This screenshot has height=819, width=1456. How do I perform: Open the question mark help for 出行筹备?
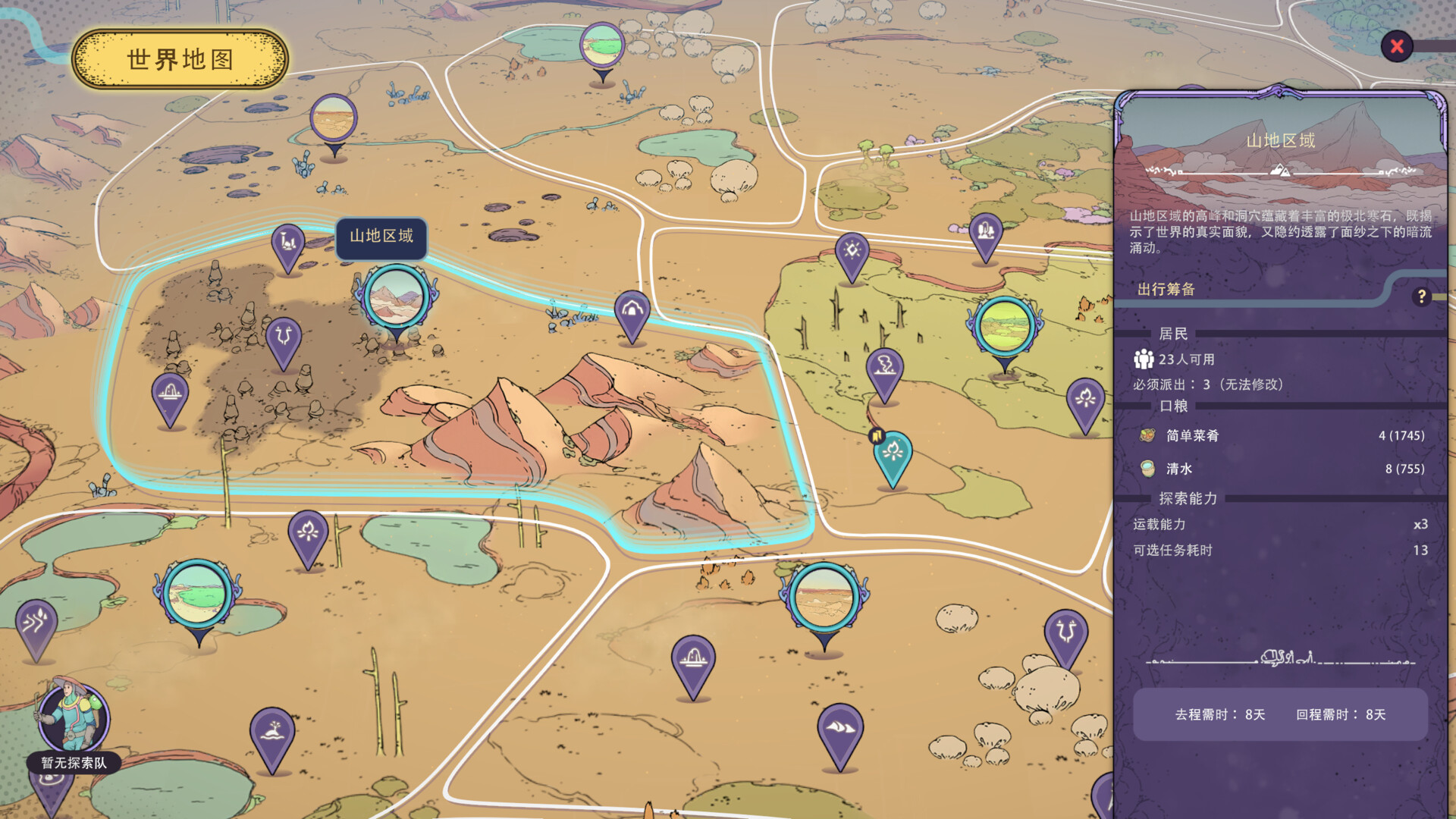1422,297
